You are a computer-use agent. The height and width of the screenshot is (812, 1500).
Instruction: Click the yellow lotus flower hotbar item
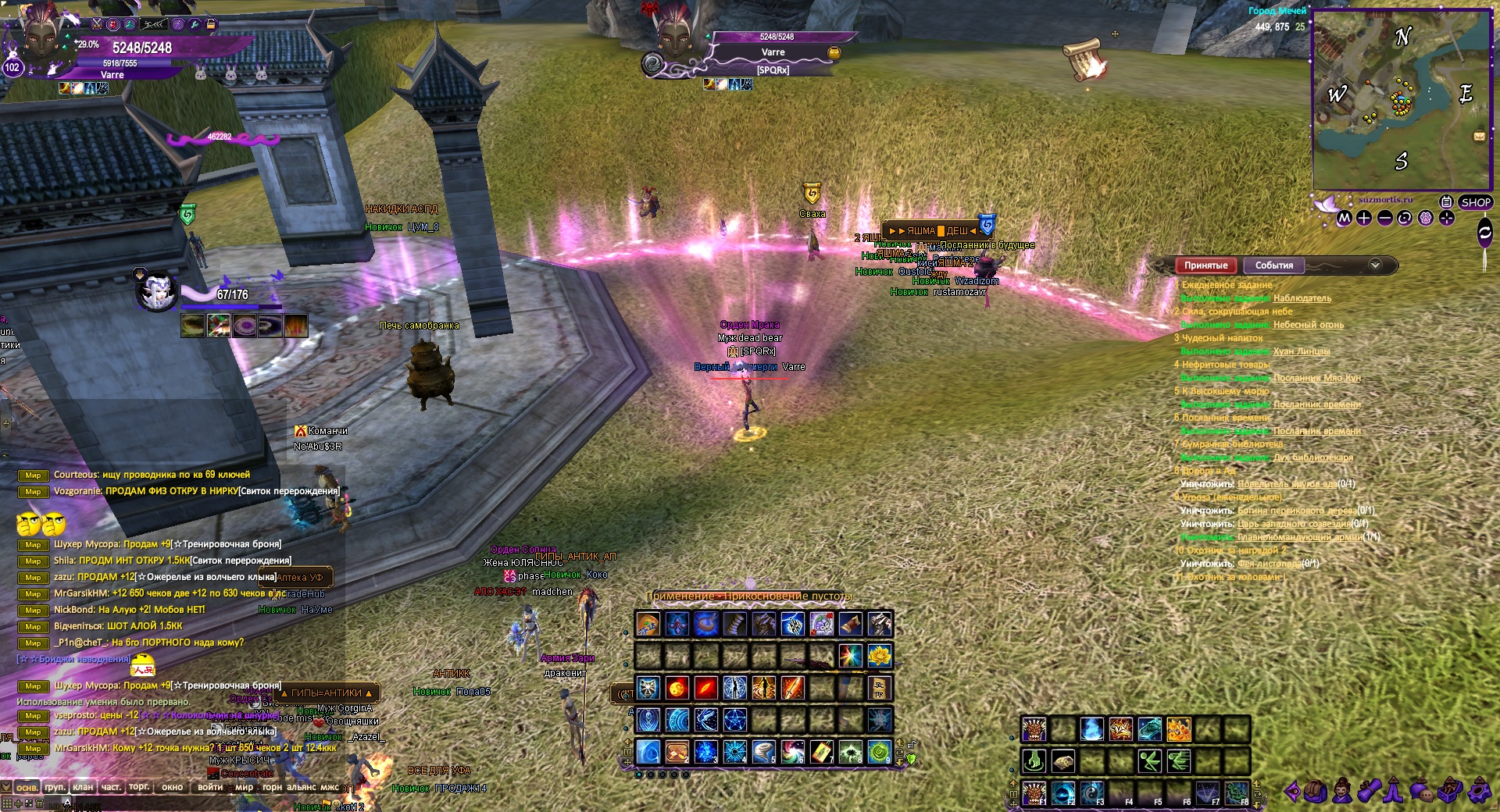coord(880,656)
